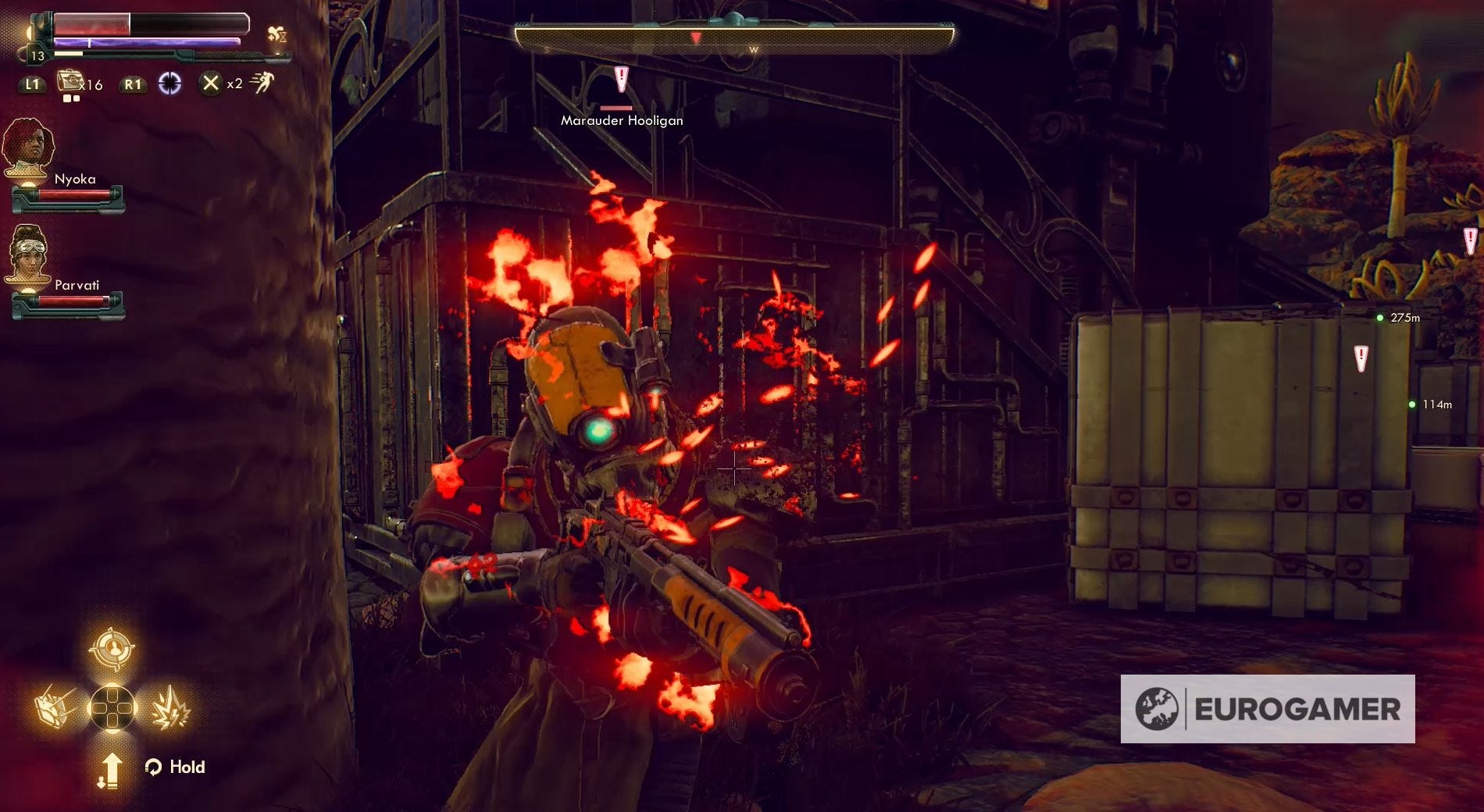
Task: Select the Marauder Hooligan nameplate
Action: tap(620, 120)
